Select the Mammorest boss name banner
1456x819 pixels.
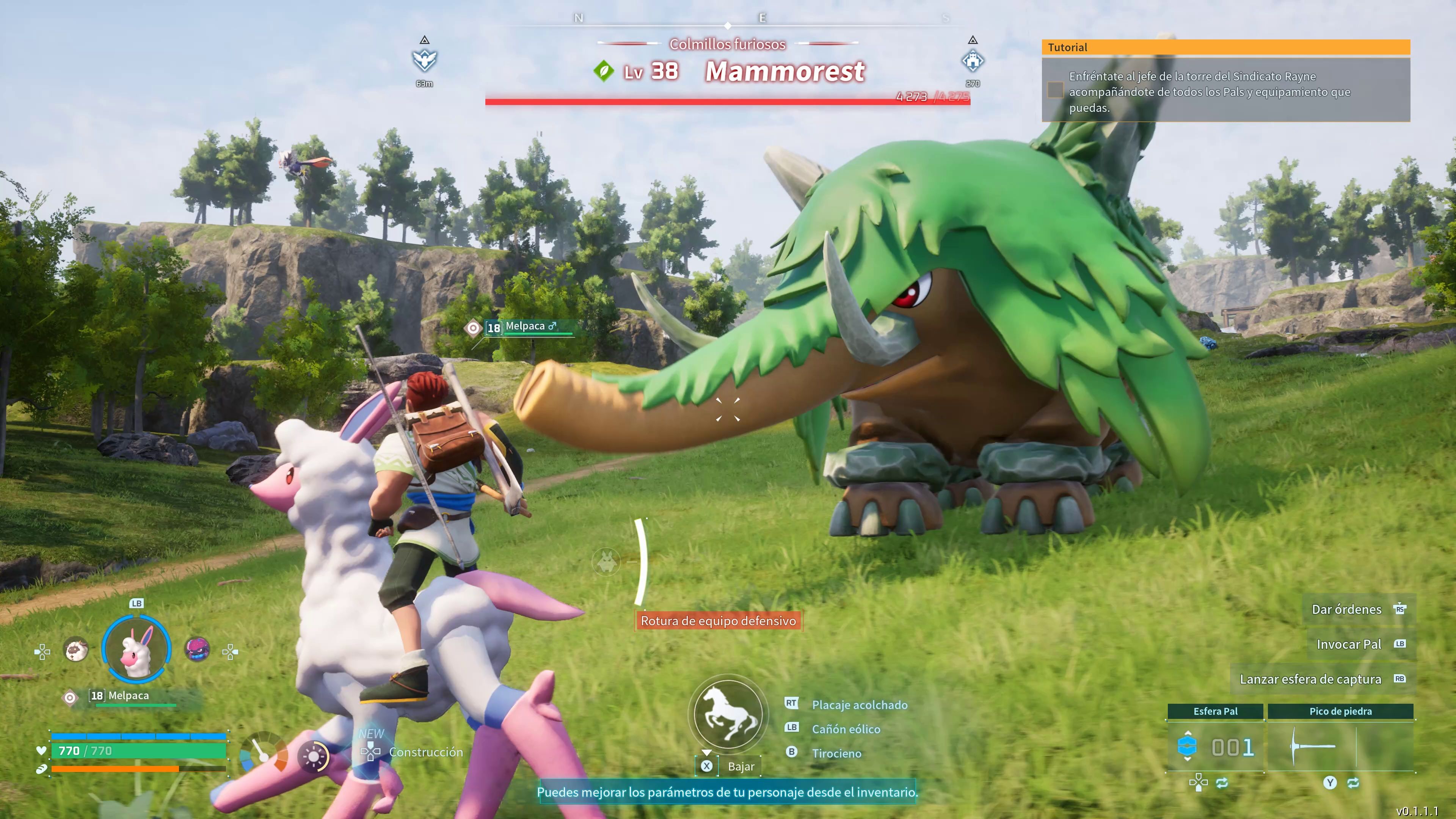(784, 72)
